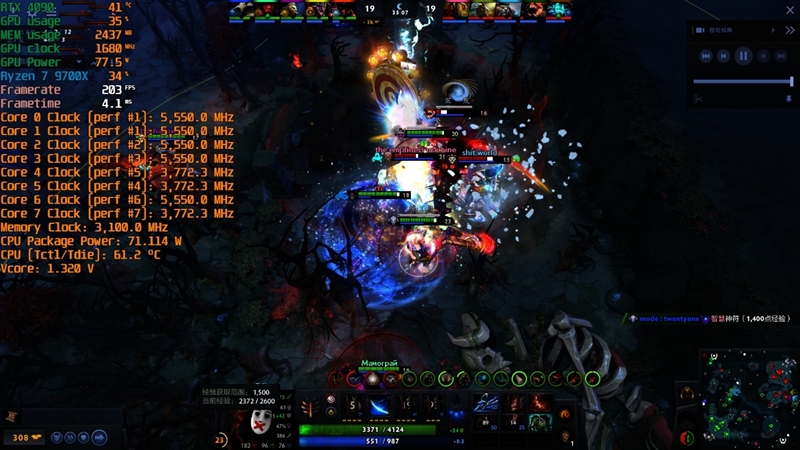Click the level 23 hero badge

coord(221,439)
